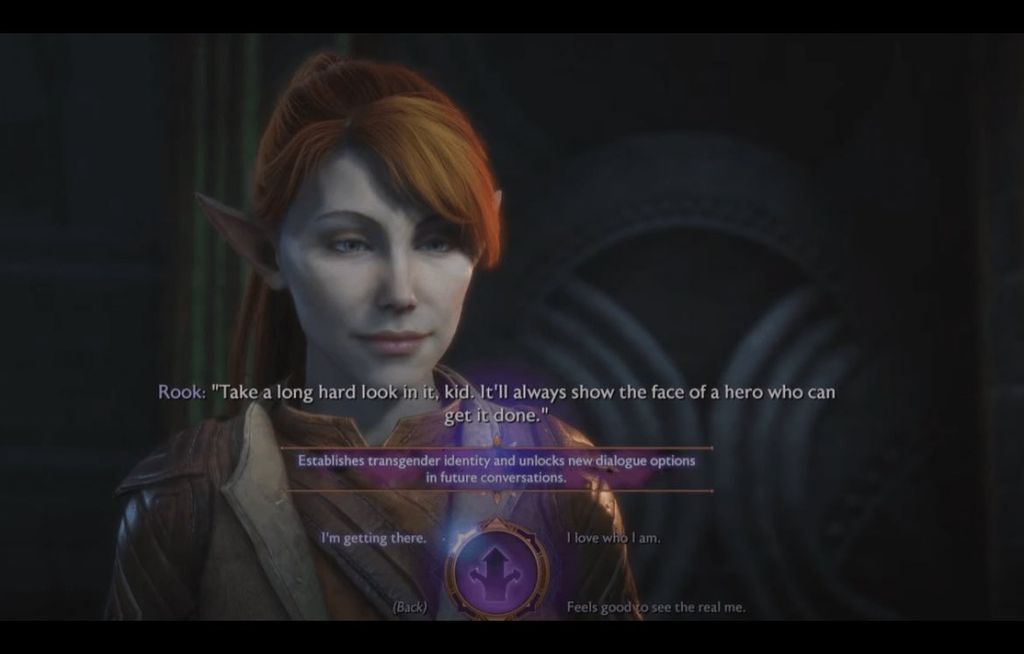Viewport: 1024px width, 654px height.
Task: Go back with the (Back) option
Action: (410, 606)
